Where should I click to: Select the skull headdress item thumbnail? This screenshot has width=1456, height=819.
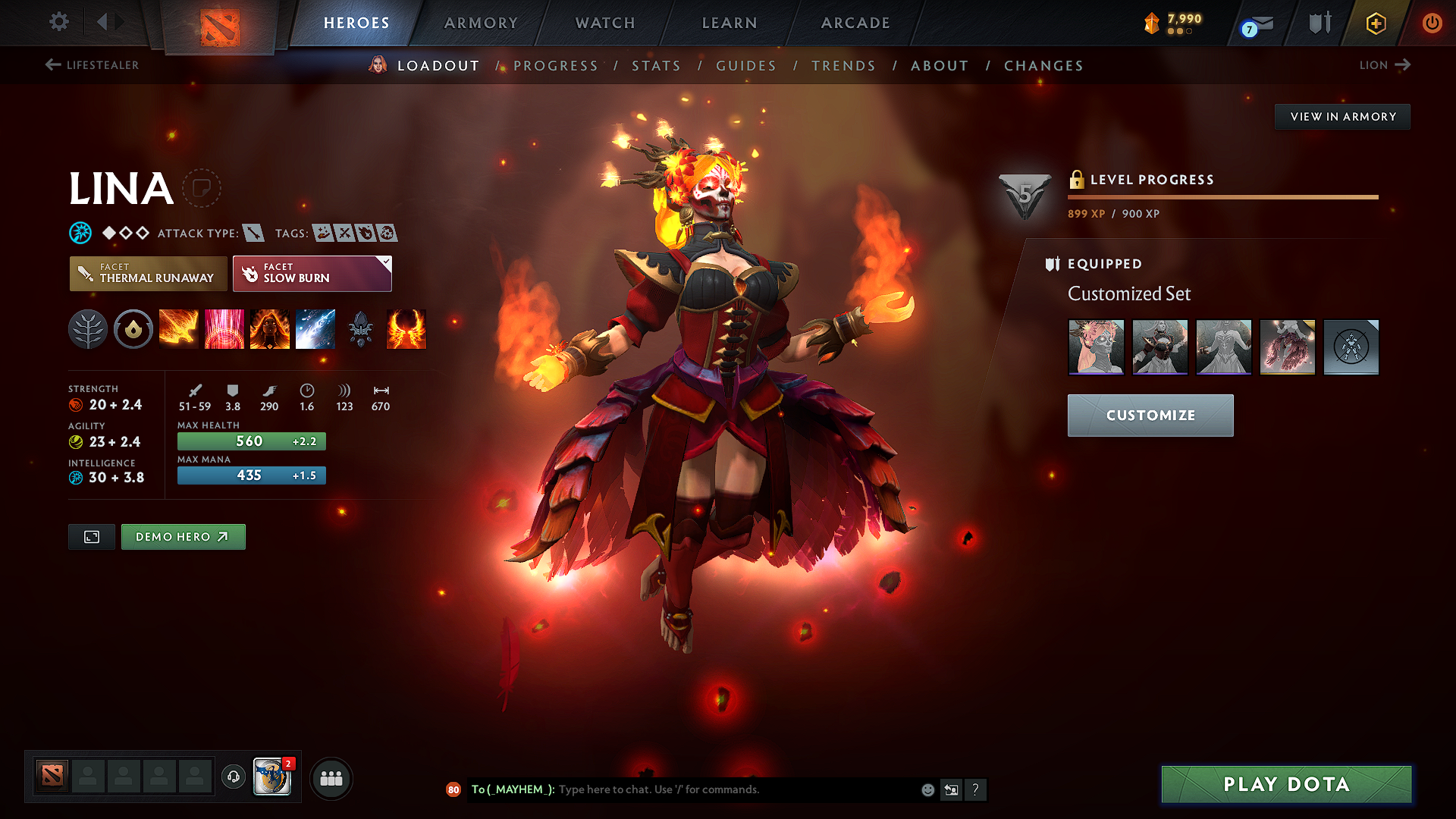coord(1097,347)
